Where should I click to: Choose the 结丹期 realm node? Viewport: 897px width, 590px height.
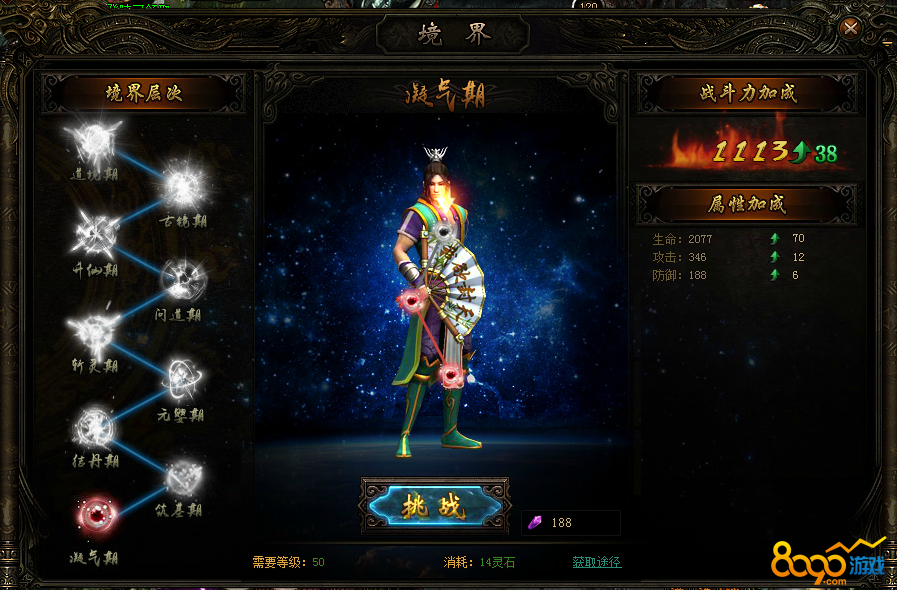tap(95, 427)
